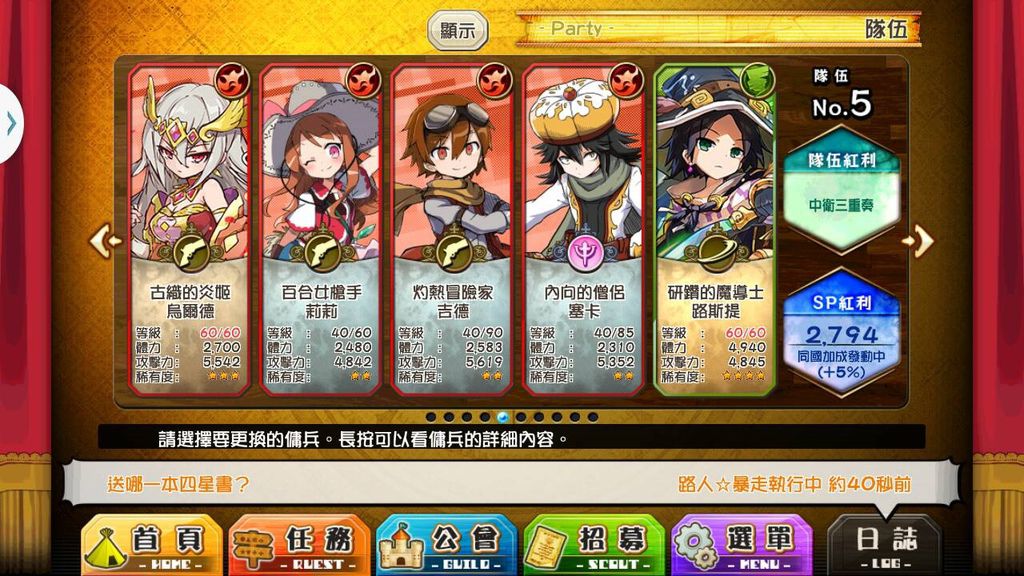Click the 顯示 display button

pos(458,30)
